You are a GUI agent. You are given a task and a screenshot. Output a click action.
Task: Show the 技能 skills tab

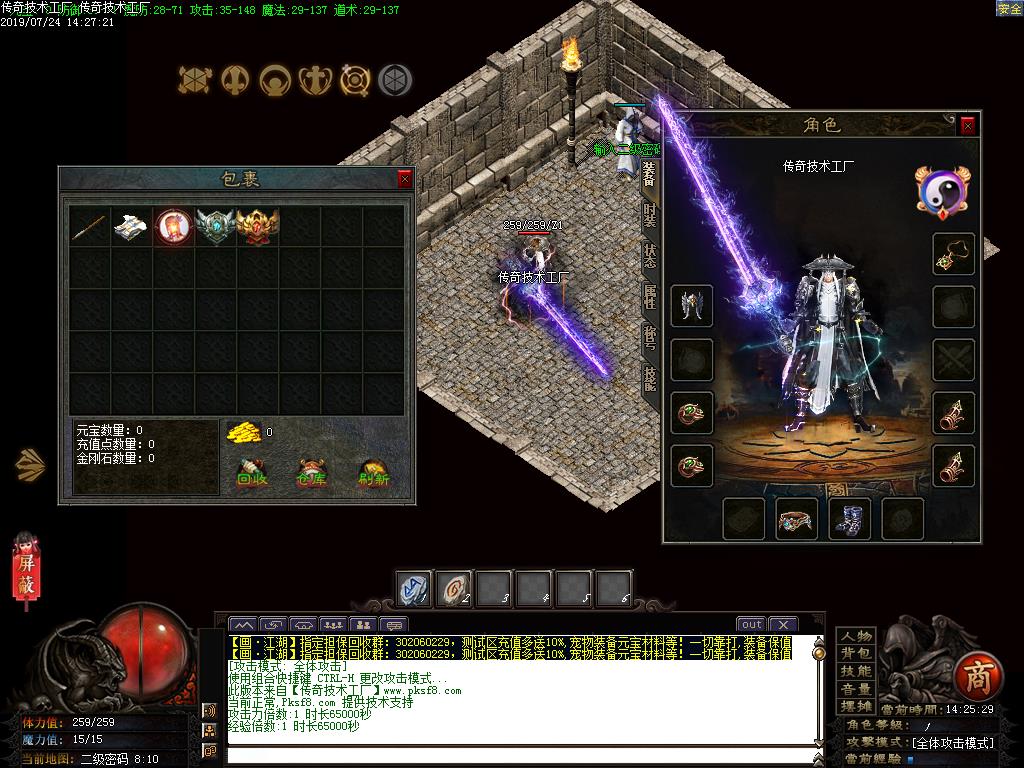point(650,377)
